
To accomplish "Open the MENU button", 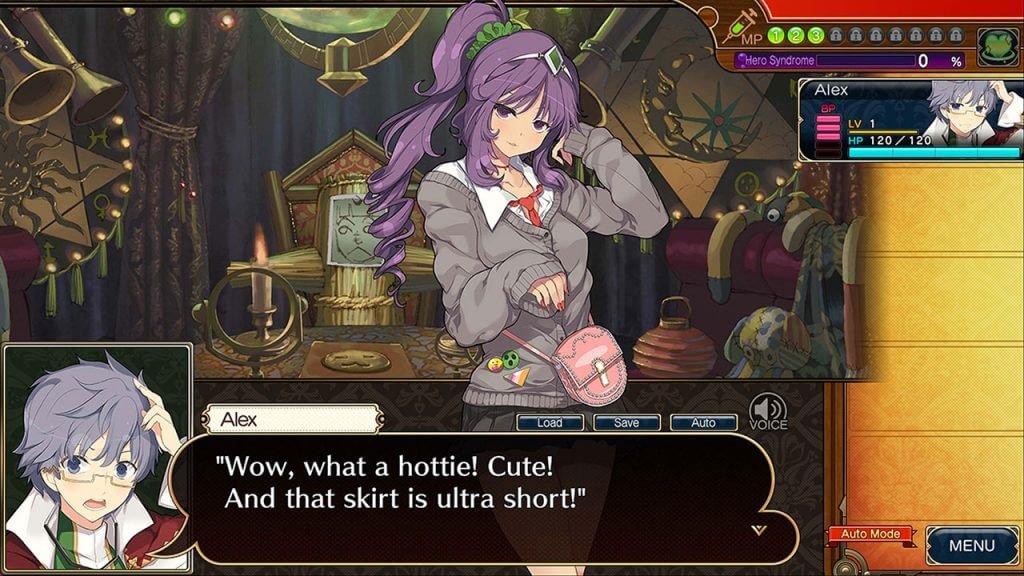I will (x=971, y=546).
